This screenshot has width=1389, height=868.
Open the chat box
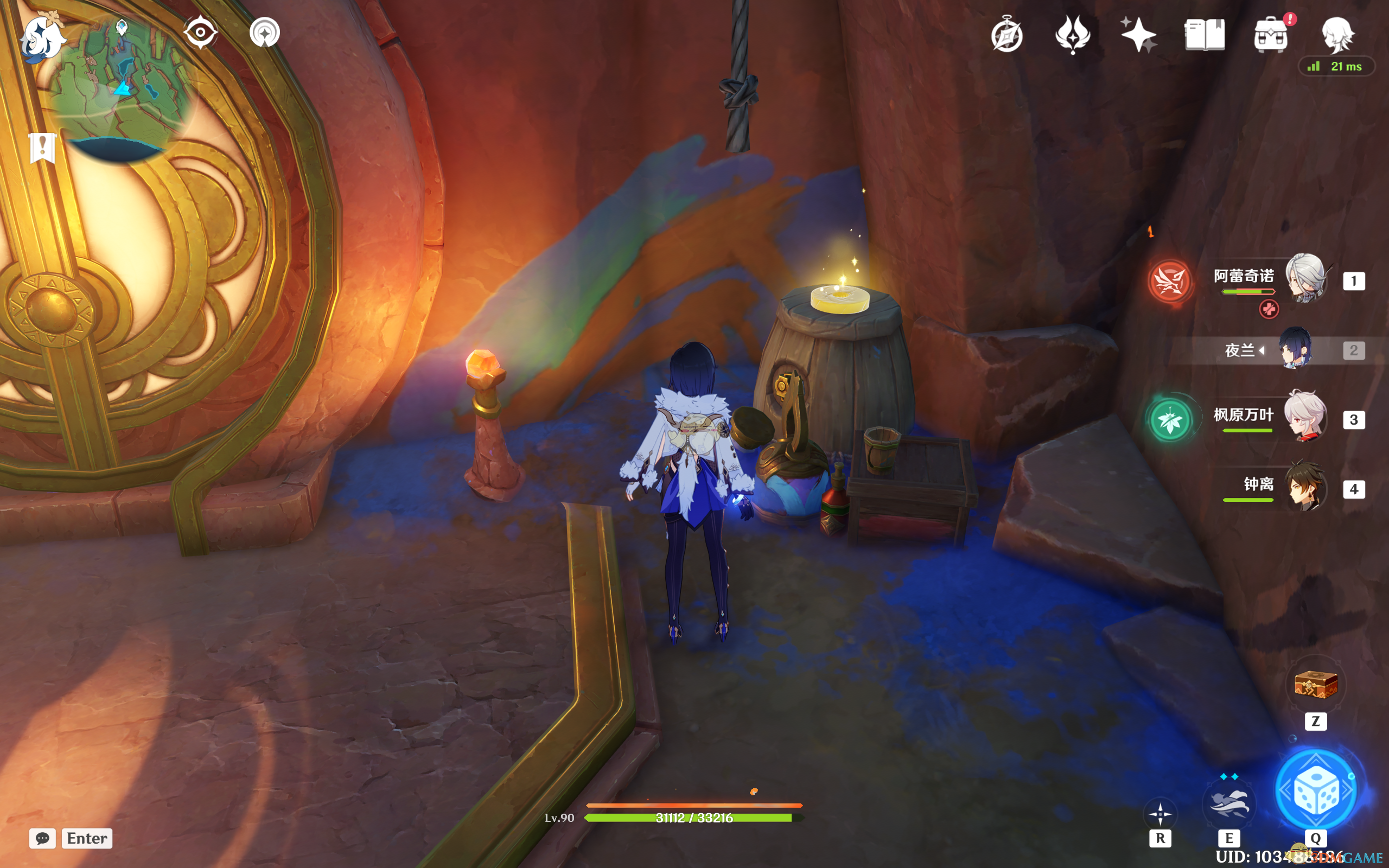71,838
